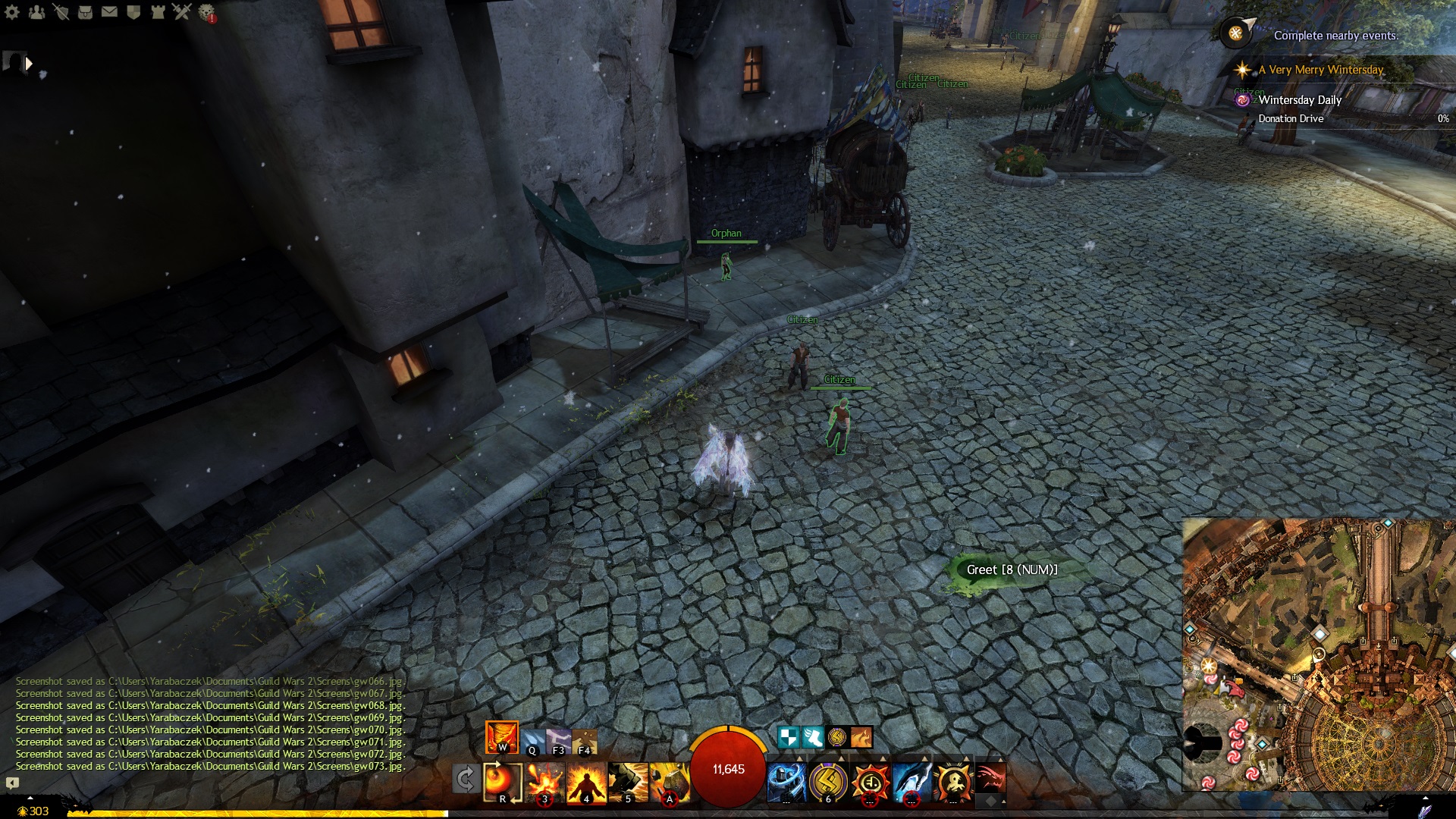Viewport: 1456px width, 819px height.
Task: Click the Greet interaction prompt
Action: pos(1011,570)
